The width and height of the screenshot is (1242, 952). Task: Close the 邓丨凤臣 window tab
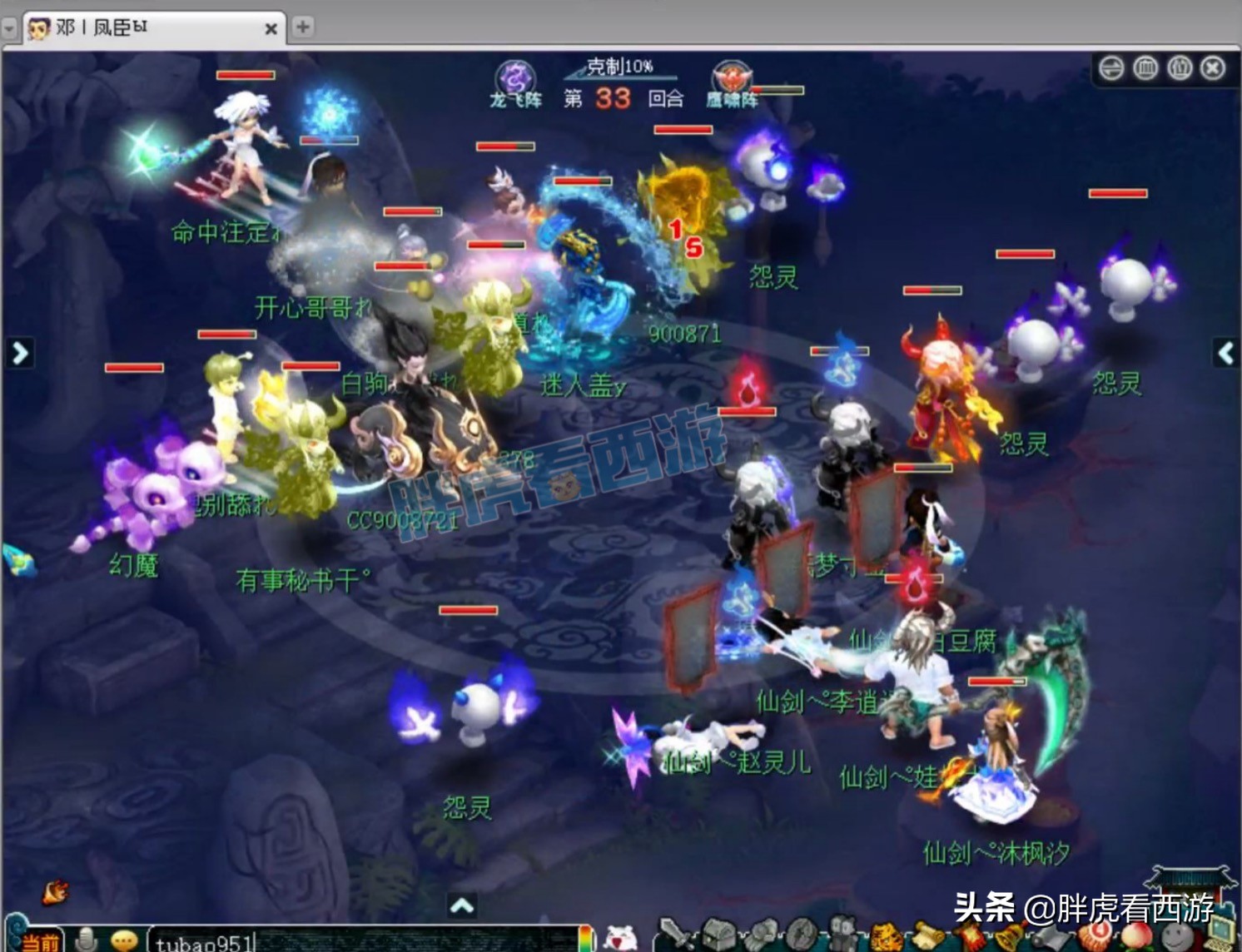(271, 29)
